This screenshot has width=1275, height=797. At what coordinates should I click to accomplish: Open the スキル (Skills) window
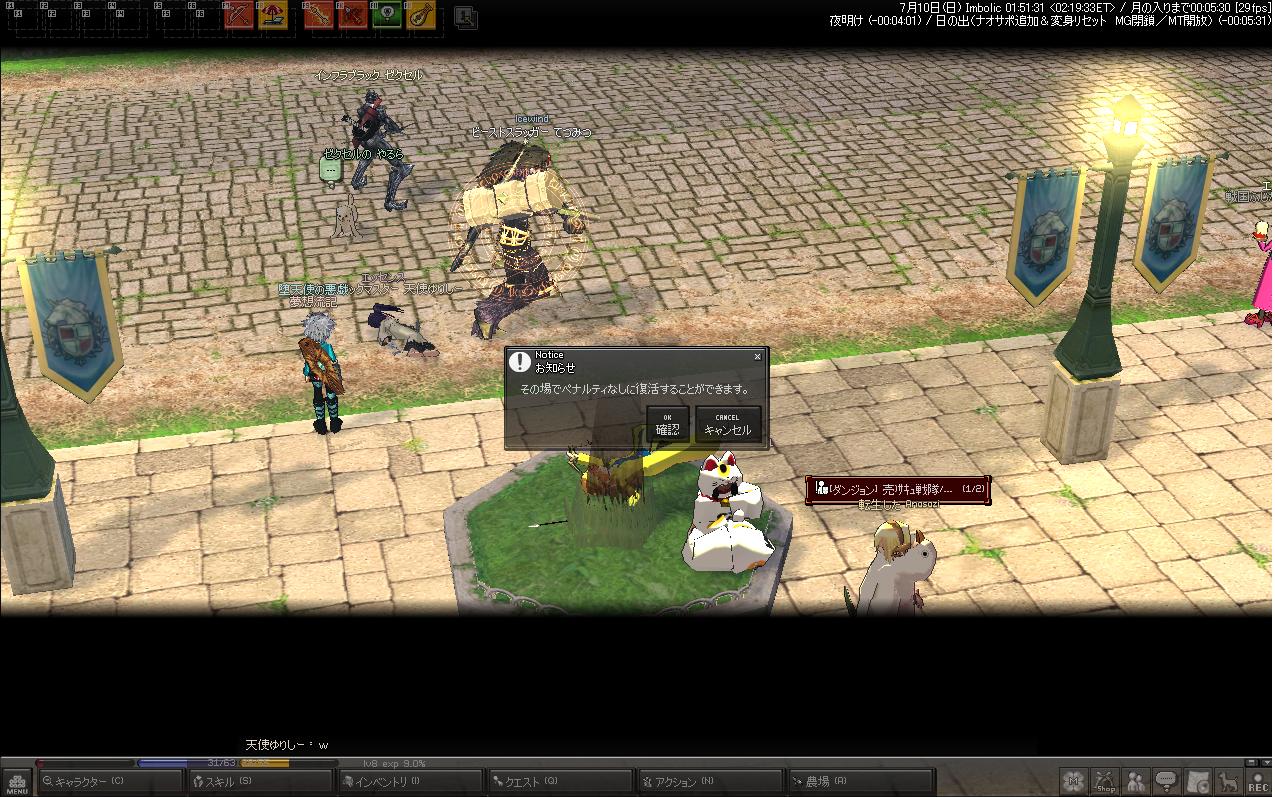click(261, 782)
